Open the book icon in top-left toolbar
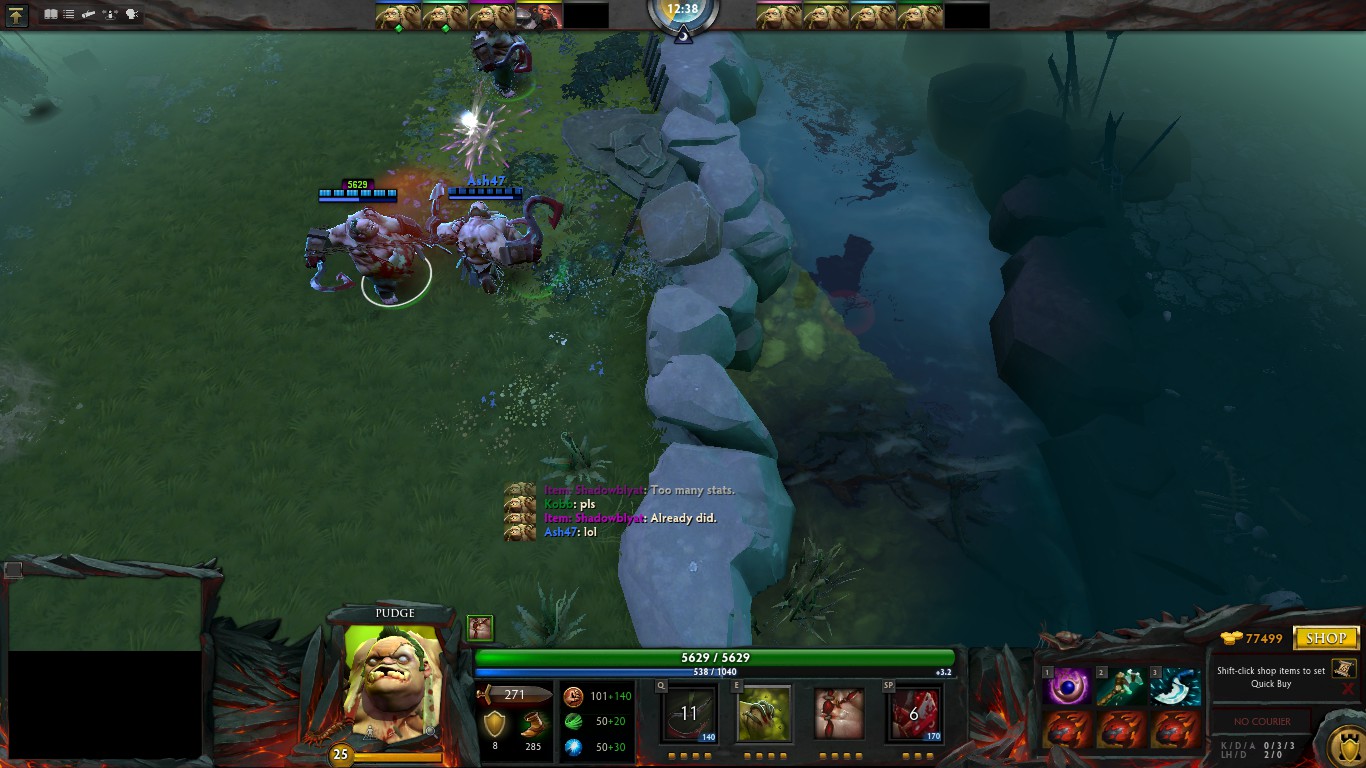Screen dimensions: 1366x768 click(x=51, y=14)
